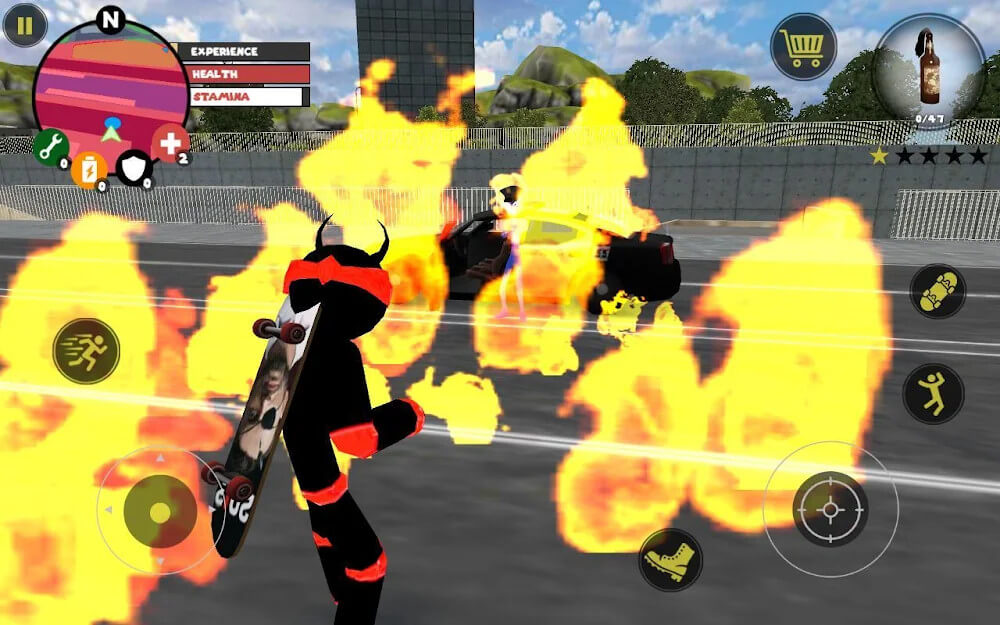Open the shop via the cart icon

(x=803, y=46)
